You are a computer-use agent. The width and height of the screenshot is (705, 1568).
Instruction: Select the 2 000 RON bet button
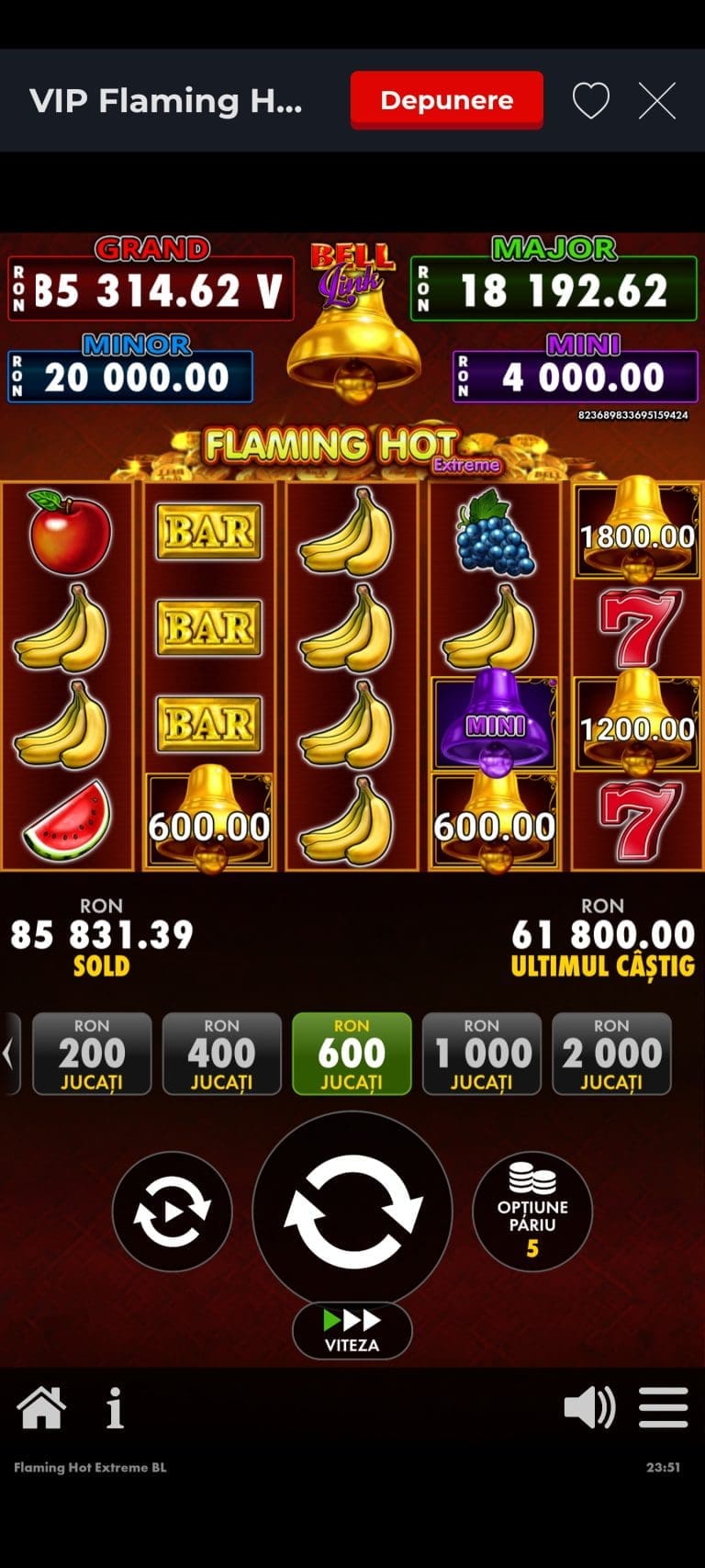coord(611,1053)
